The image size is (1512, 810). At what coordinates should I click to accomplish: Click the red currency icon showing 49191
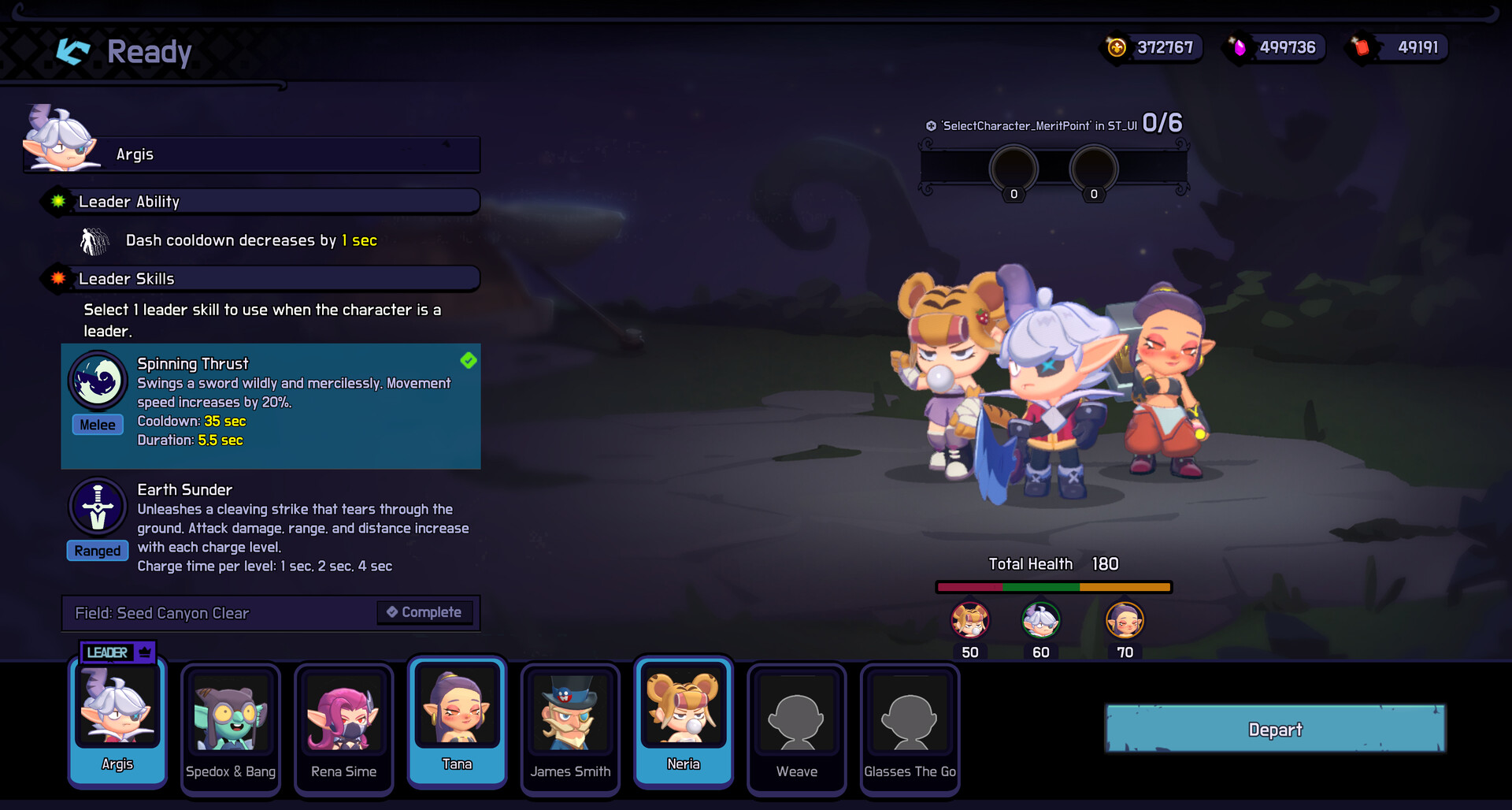tap(1360, 46)
